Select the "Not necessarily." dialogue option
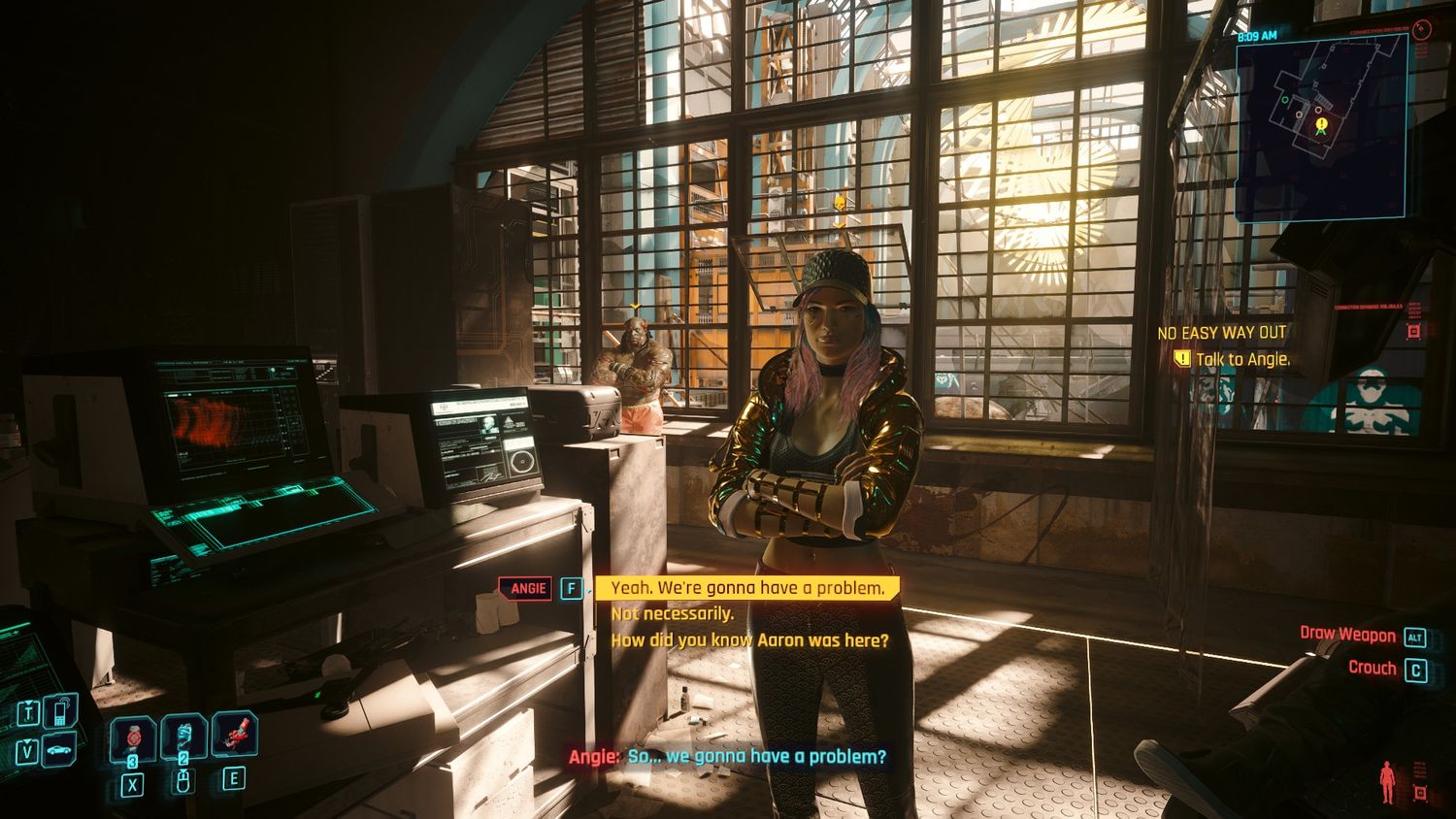 point(672,614)
